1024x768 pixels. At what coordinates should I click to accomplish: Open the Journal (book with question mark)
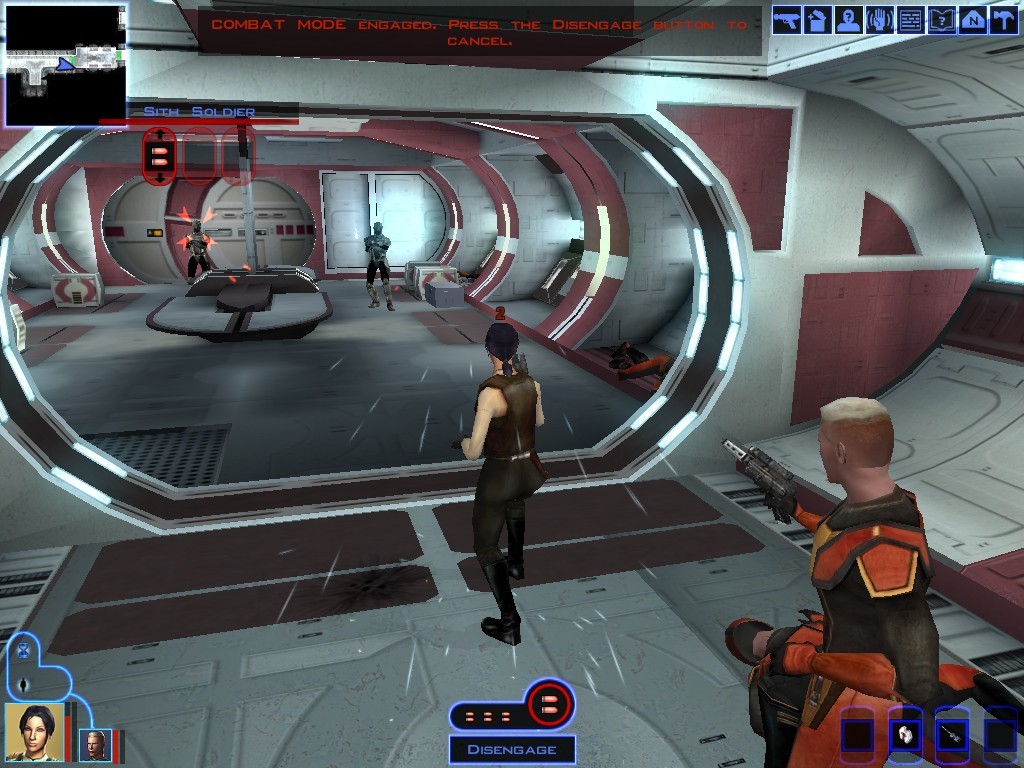pyautogui.click(x=942, y=21)
